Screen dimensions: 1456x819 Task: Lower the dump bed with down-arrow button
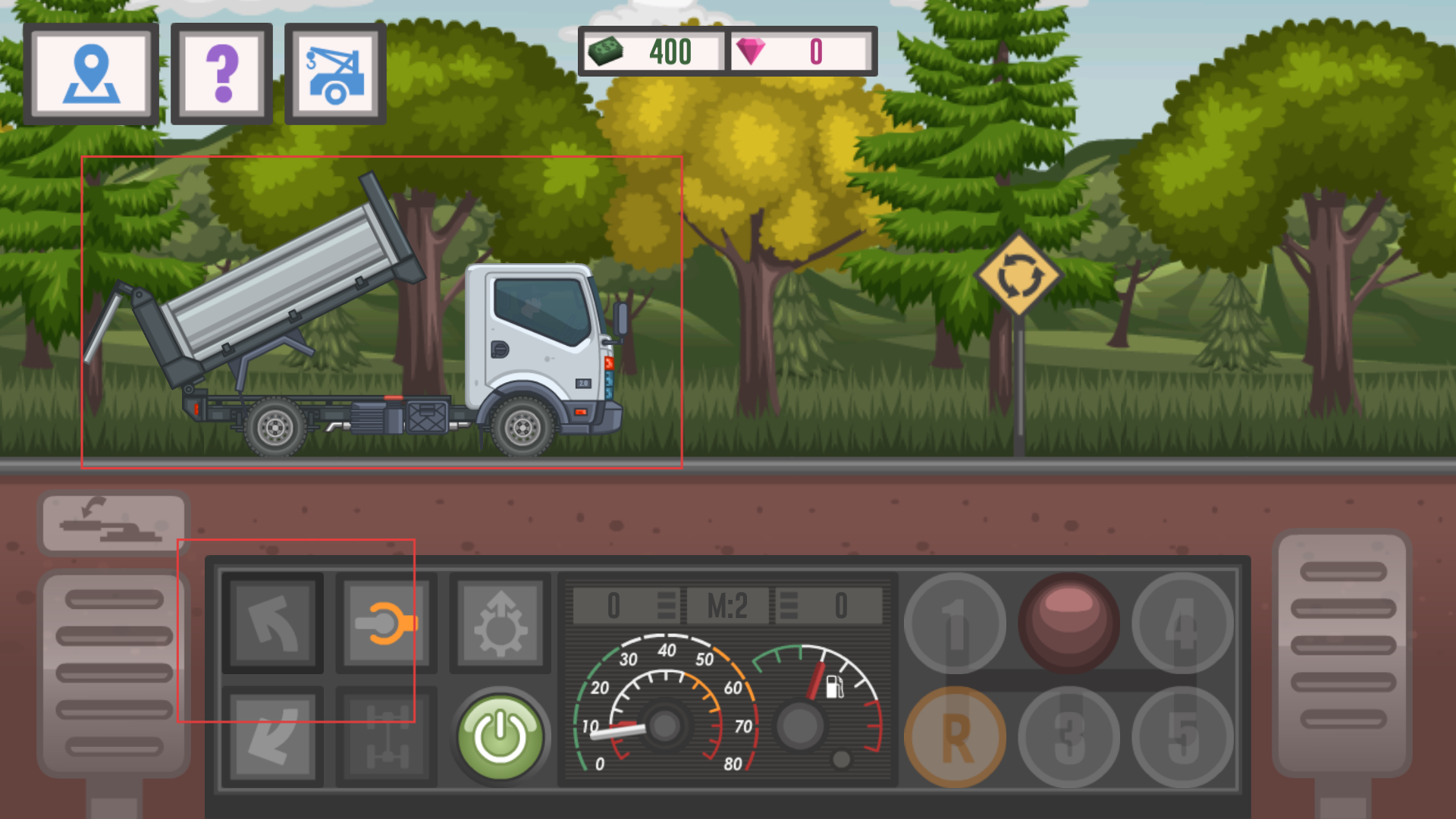[273, 736]
